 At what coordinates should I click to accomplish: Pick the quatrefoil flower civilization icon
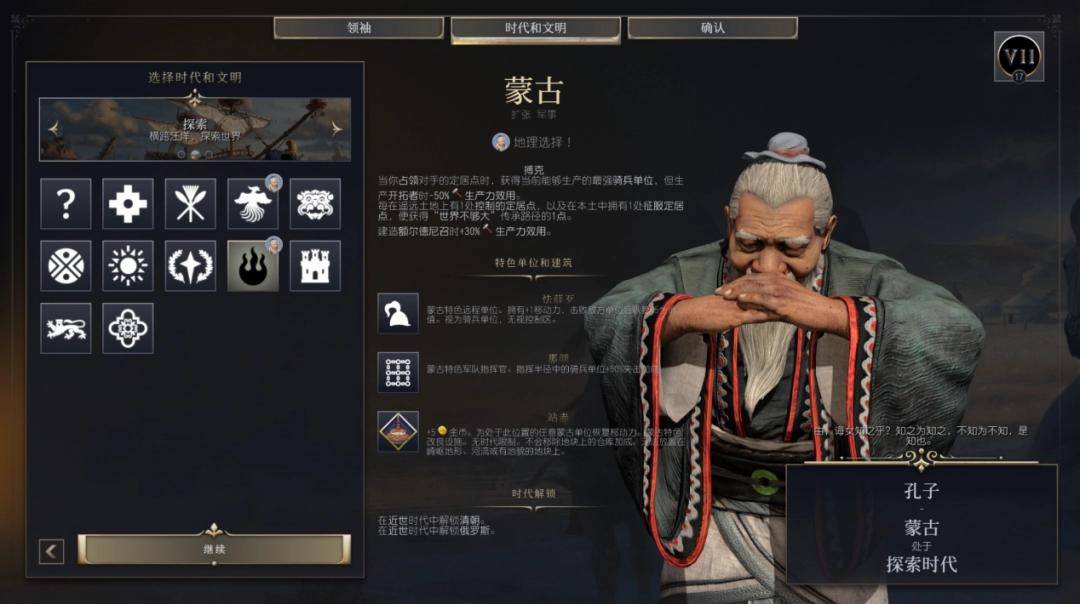(x=128, y=328)
